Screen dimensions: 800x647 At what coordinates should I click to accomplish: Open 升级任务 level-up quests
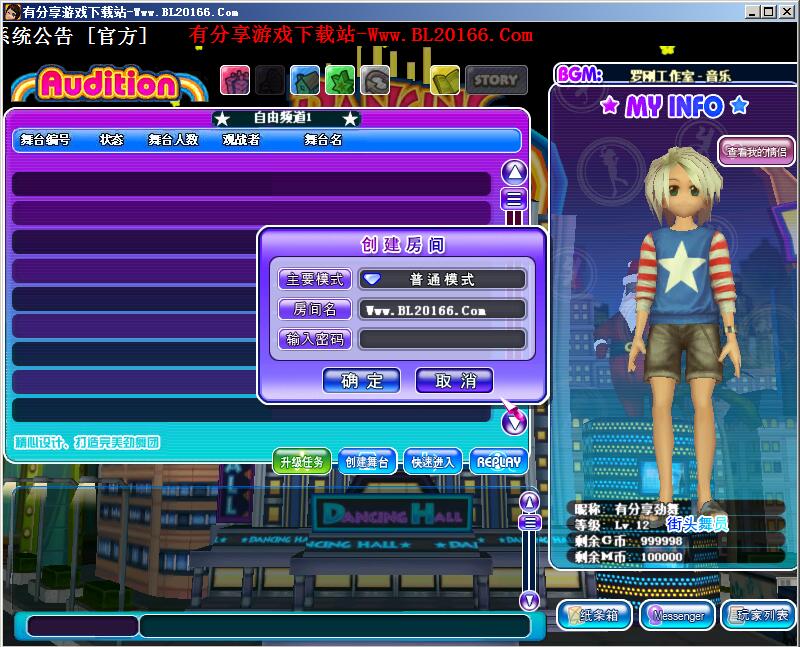(302, 462)
